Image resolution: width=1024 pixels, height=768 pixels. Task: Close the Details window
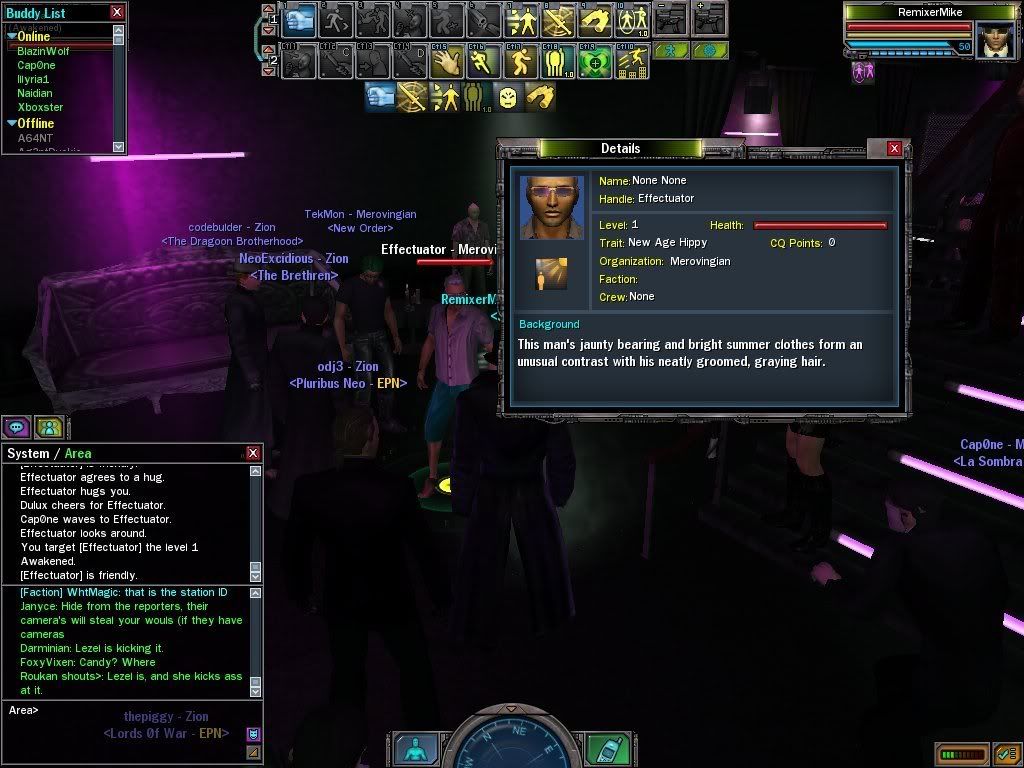tap(894, 148)
